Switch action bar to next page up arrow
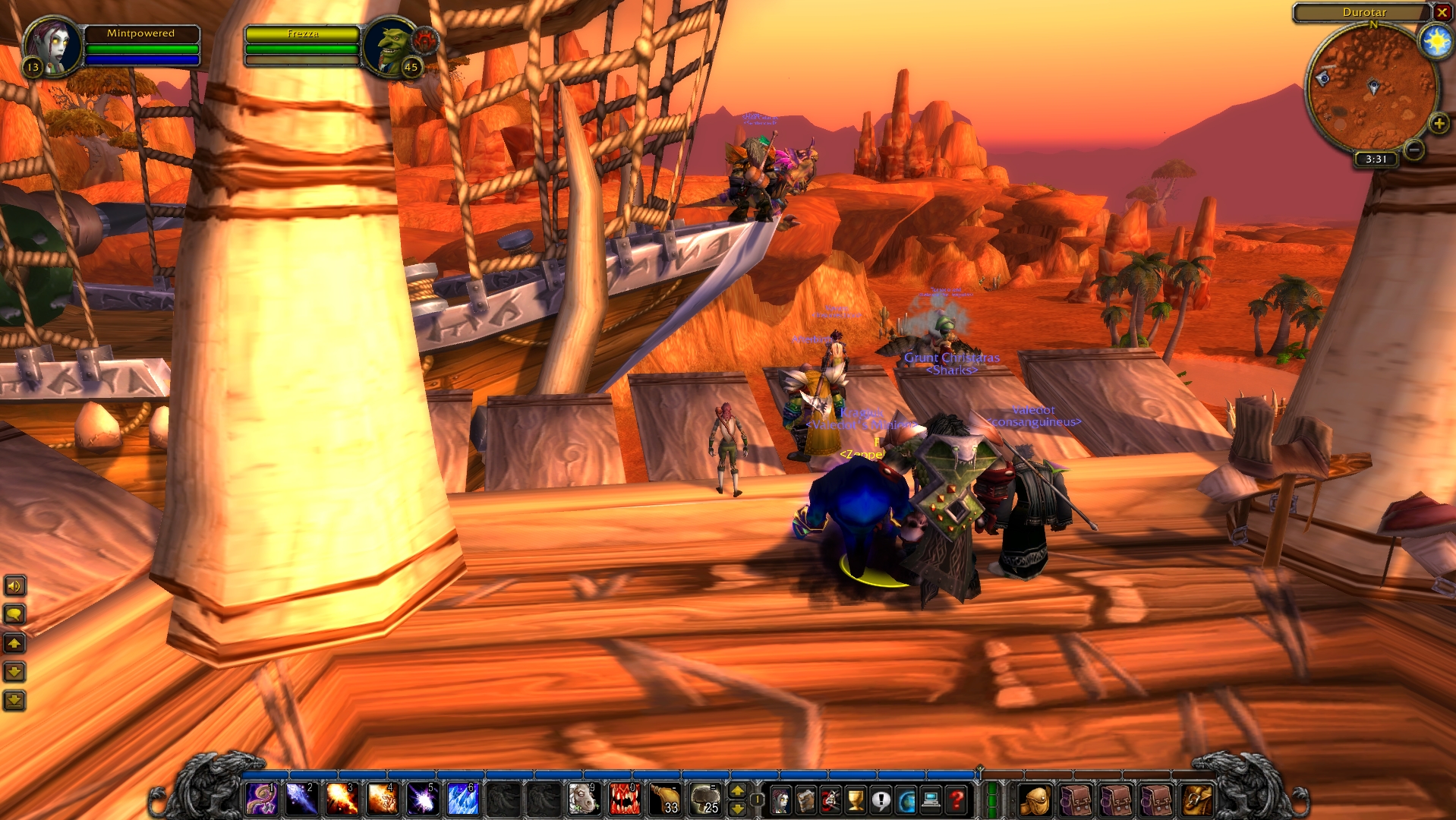Image resolution: width=1456 pixels, height=820 pixels. 737,791
